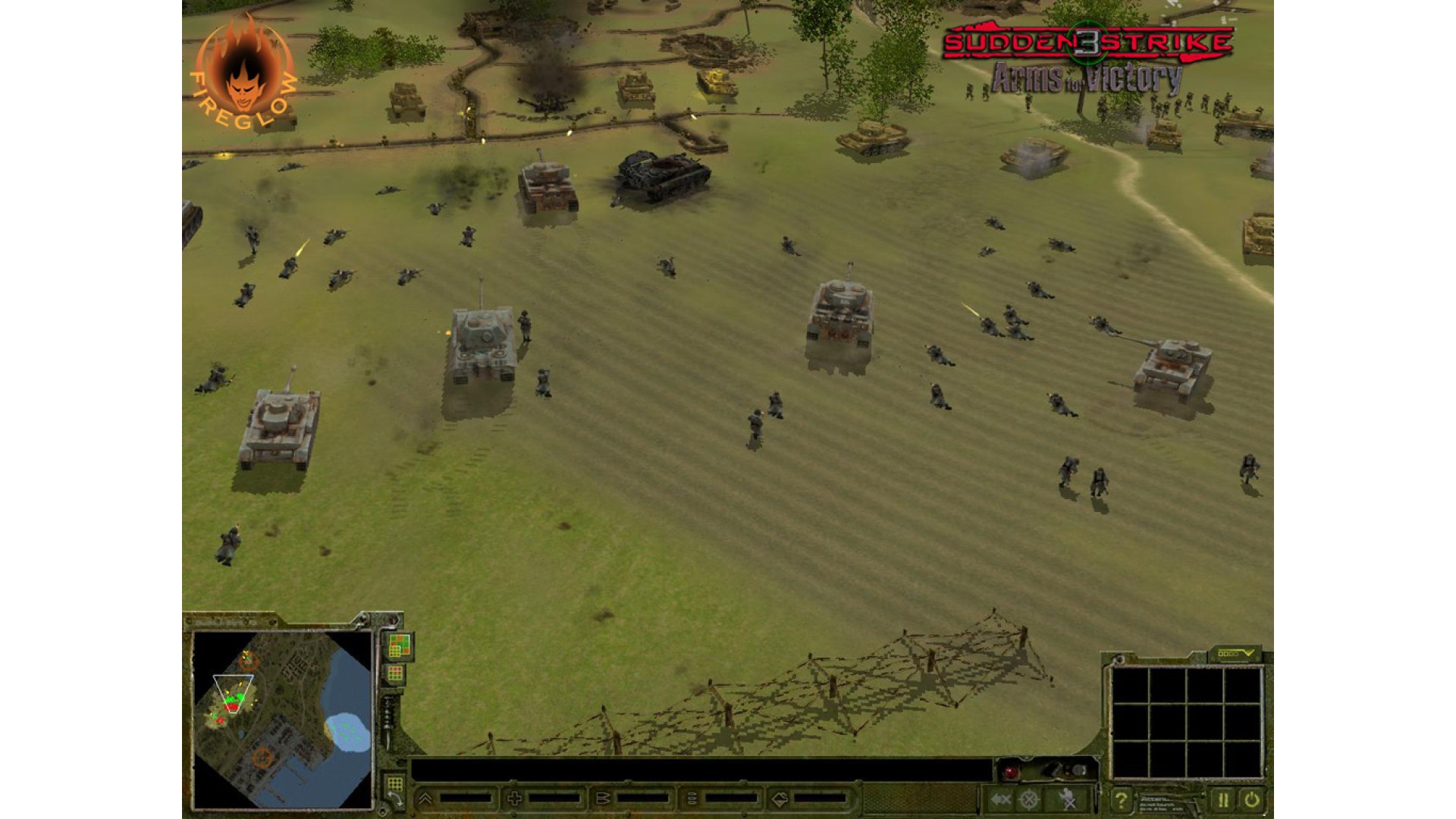
Task: Click the double chevron rank icon
Action: pyautogui.click(x=425, y=799)
